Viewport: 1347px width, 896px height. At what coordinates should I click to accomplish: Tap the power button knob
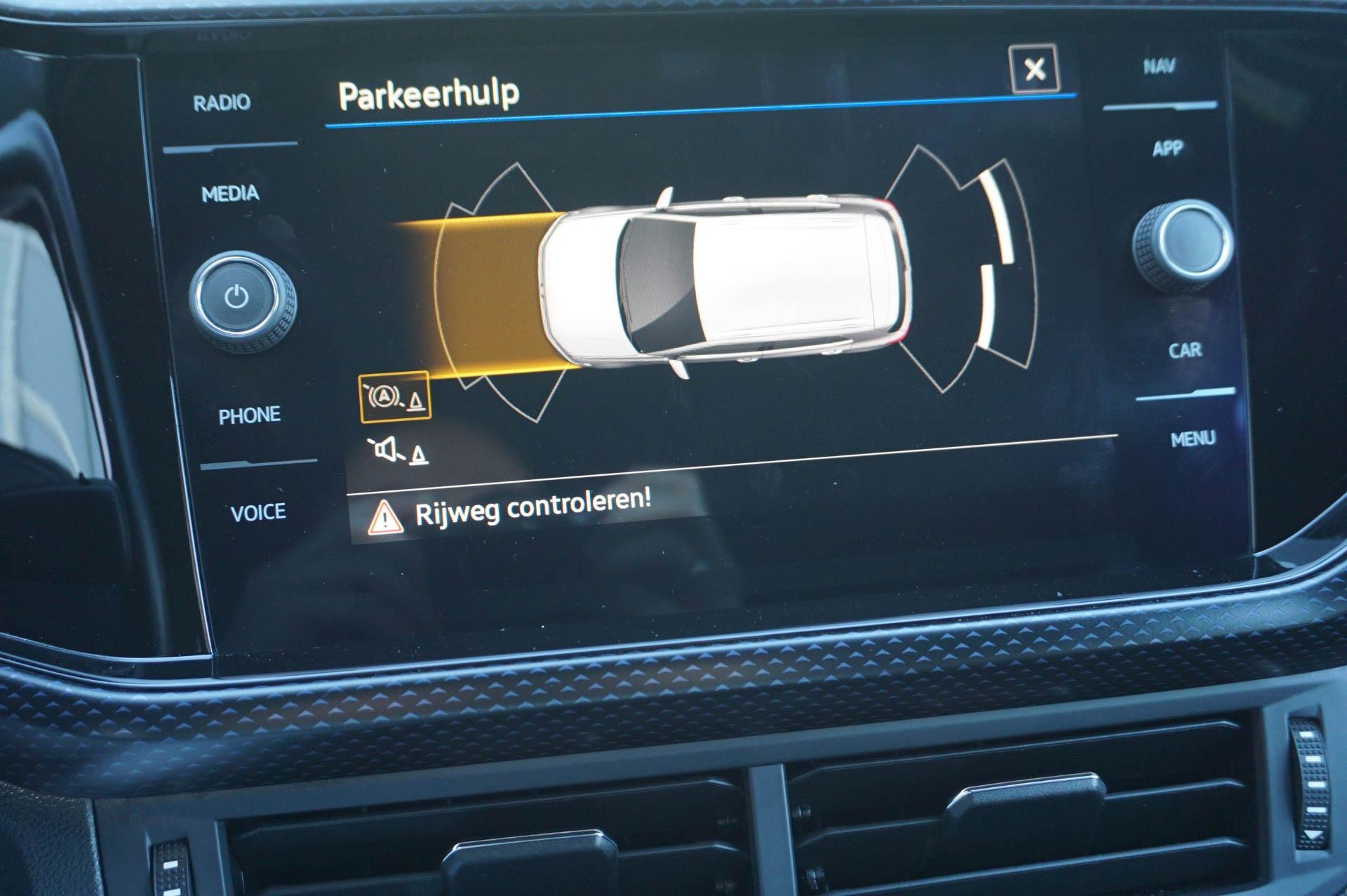click(x=237, y=297)
